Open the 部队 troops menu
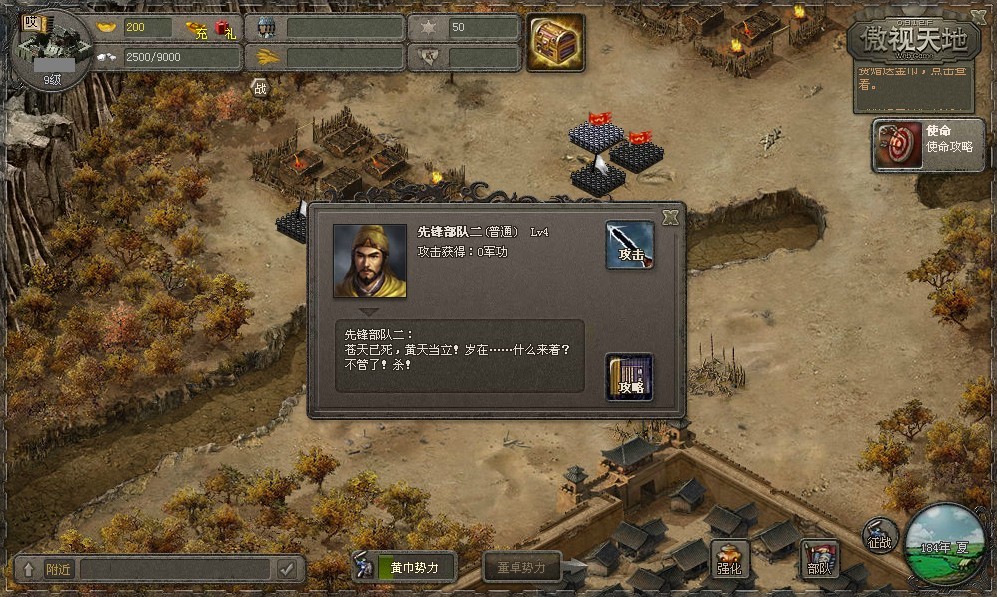 coord(820,560)
